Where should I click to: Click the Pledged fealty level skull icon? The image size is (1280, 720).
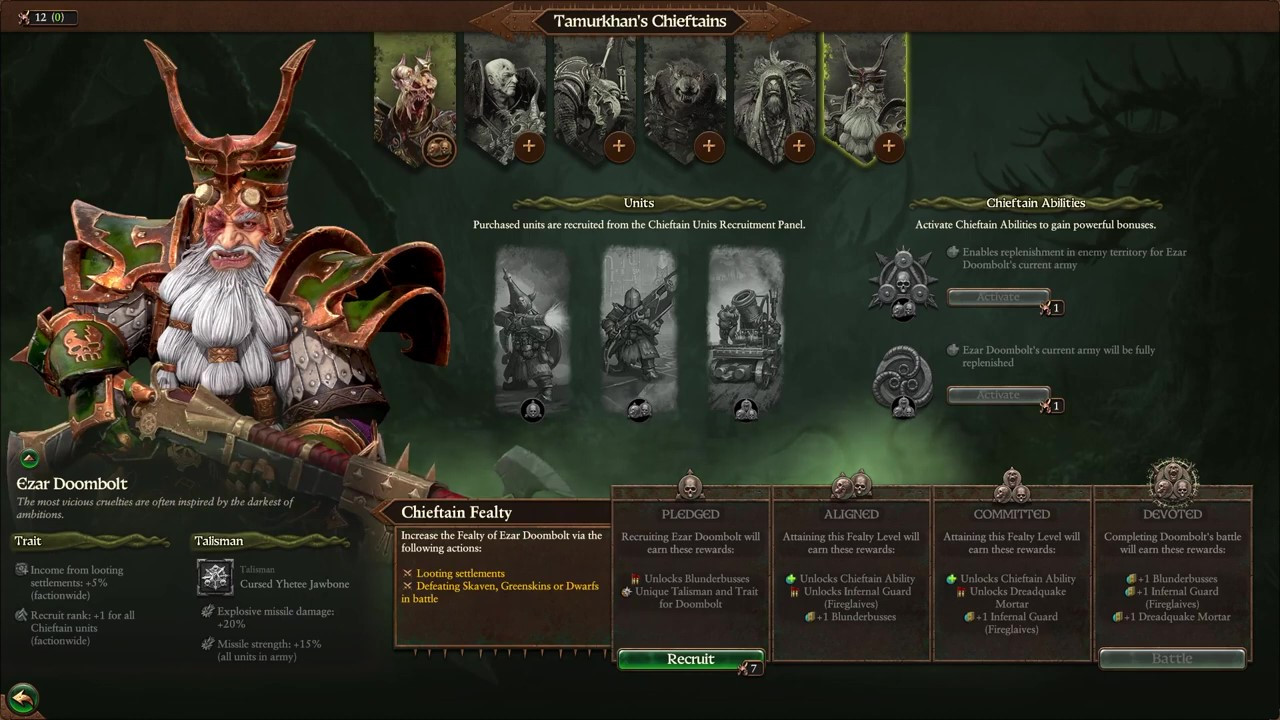[x=690, y=487]
